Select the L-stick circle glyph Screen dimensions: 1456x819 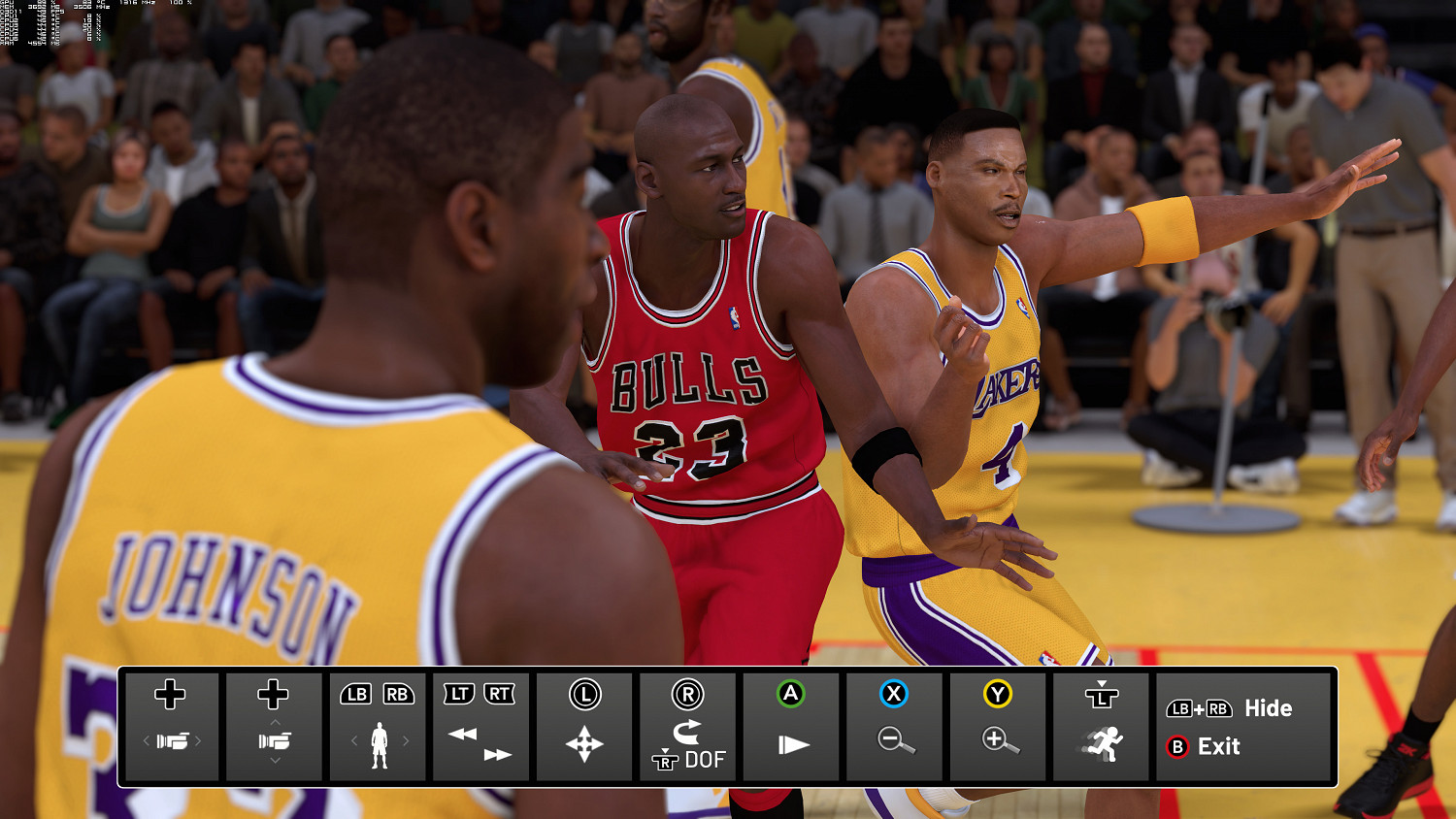click(x=584, y=694)
